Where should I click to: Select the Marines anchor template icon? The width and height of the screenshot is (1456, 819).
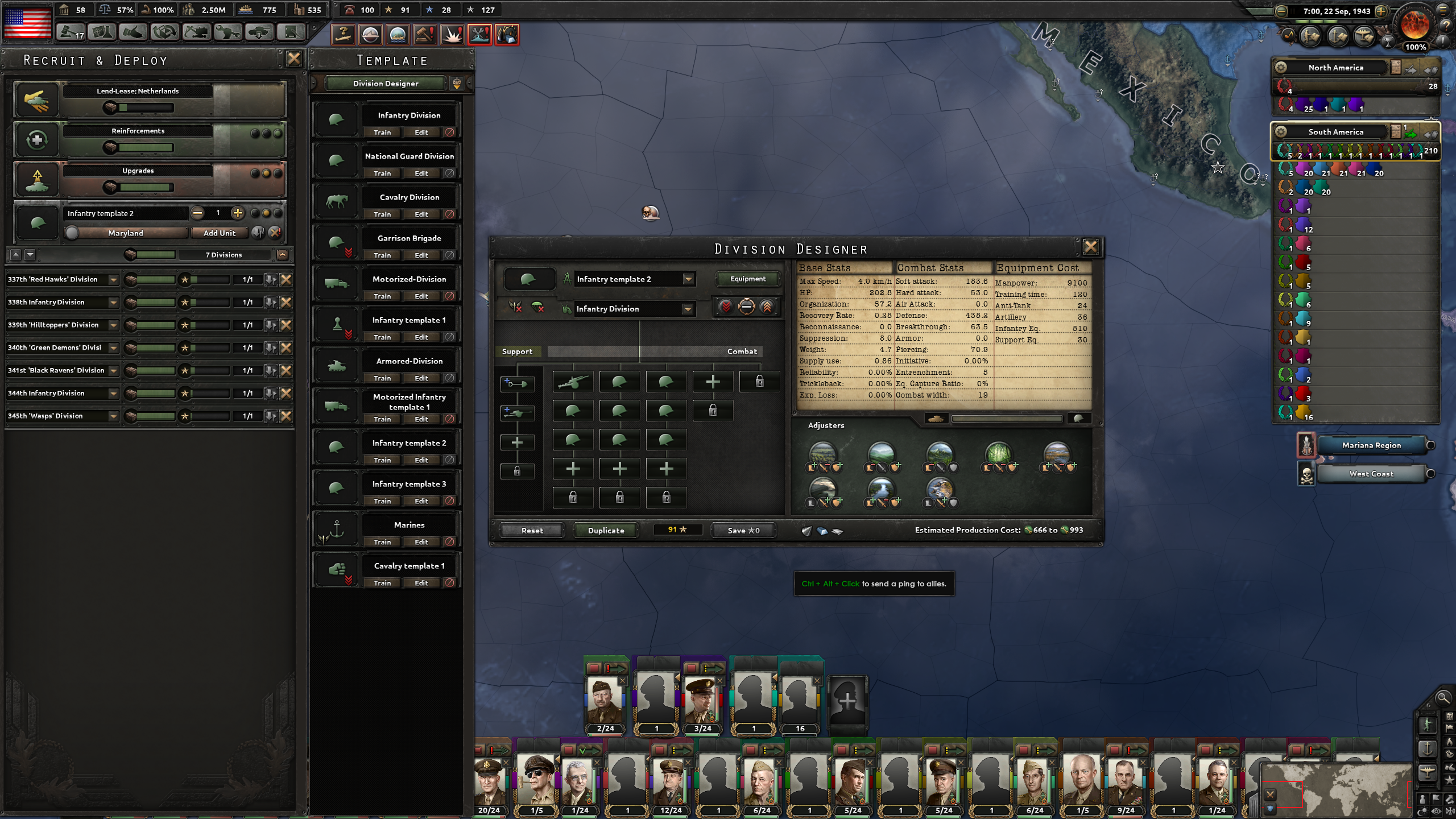(337, 528)
